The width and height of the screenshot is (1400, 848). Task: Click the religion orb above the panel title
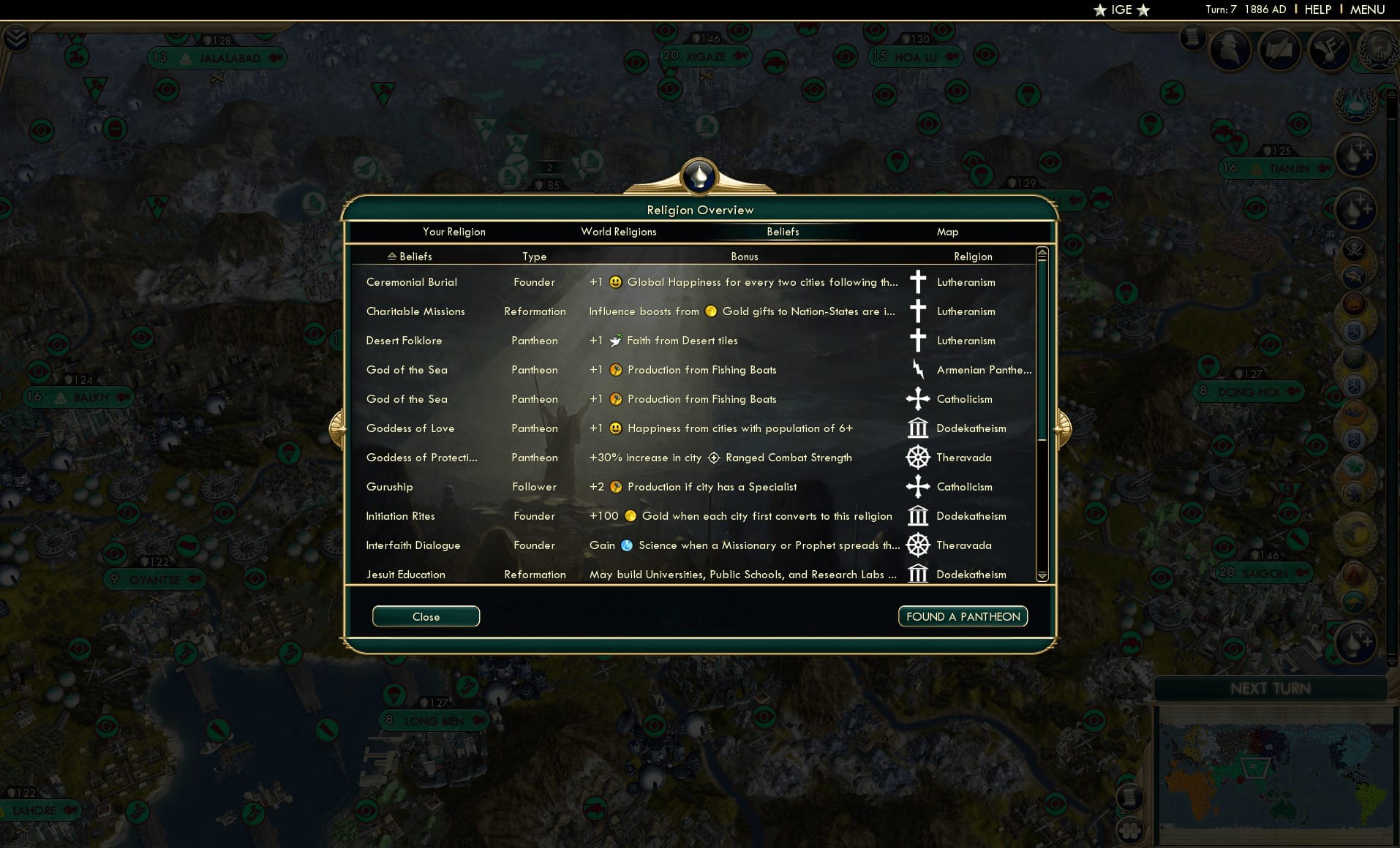(x=699, y=176)
